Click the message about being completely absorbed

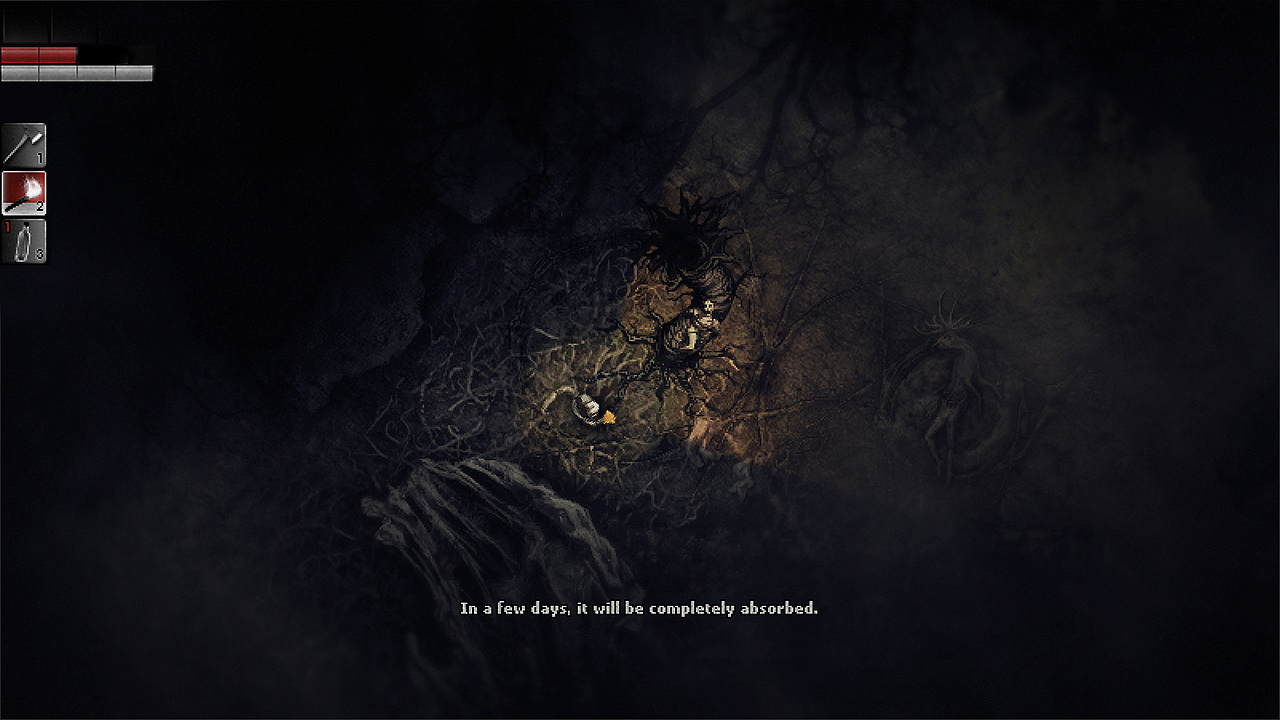coord(639,607)
